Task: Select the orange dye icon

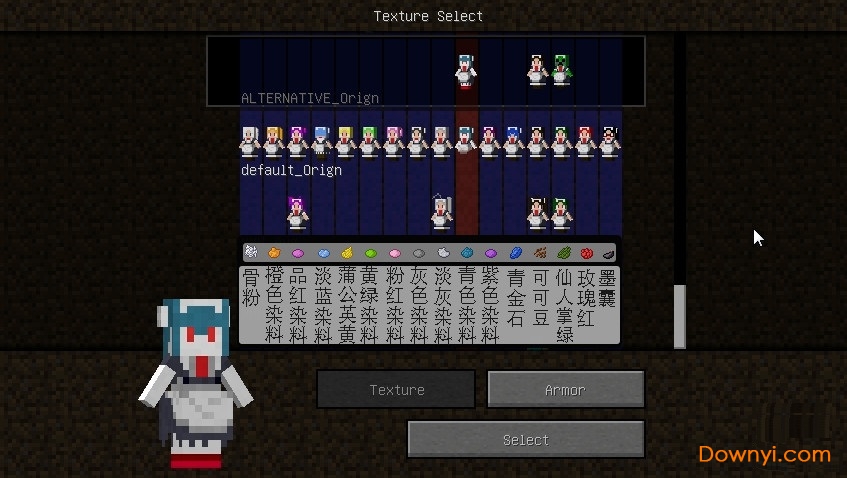Action: pos(273,253)
